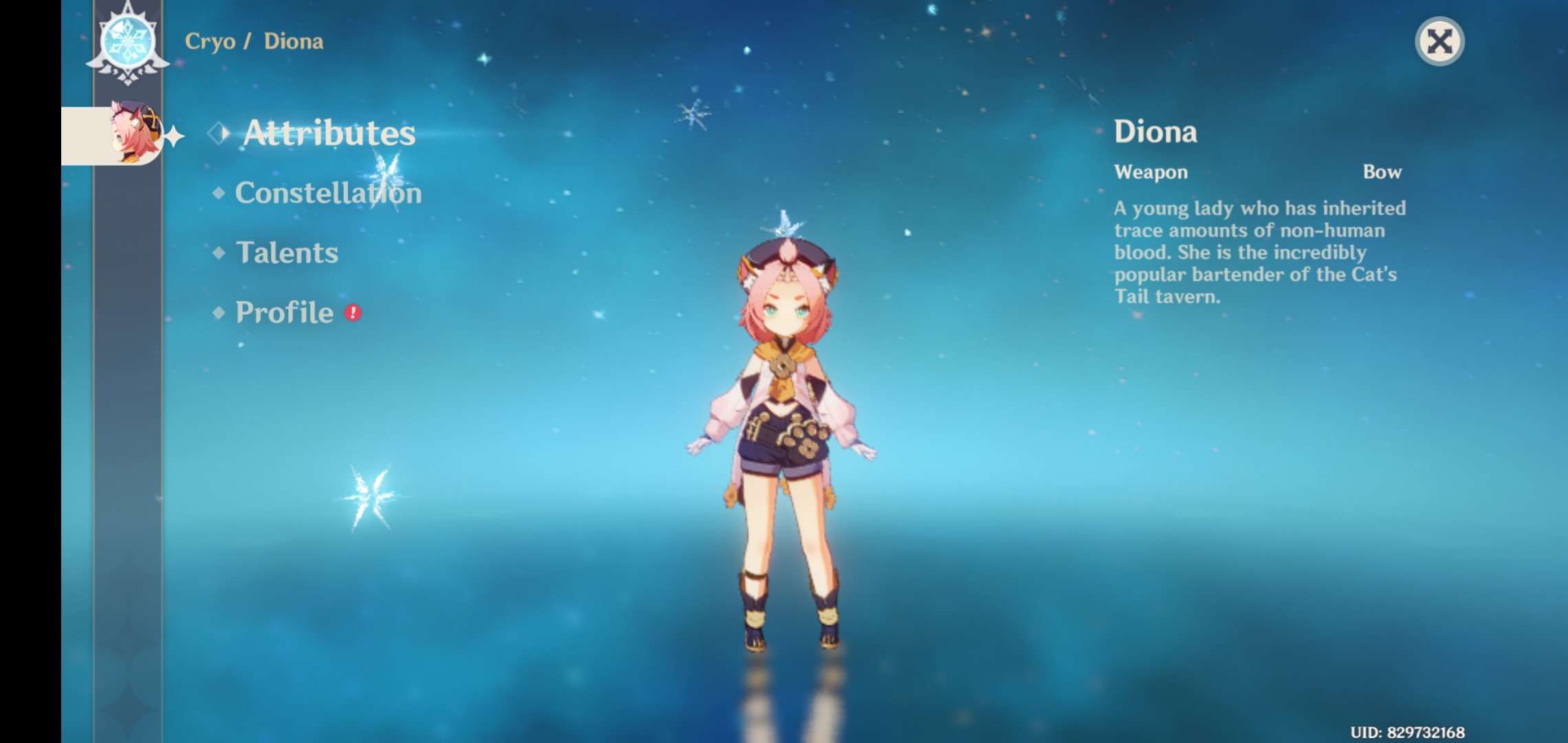Show Diona's Talents

point(287,253)
